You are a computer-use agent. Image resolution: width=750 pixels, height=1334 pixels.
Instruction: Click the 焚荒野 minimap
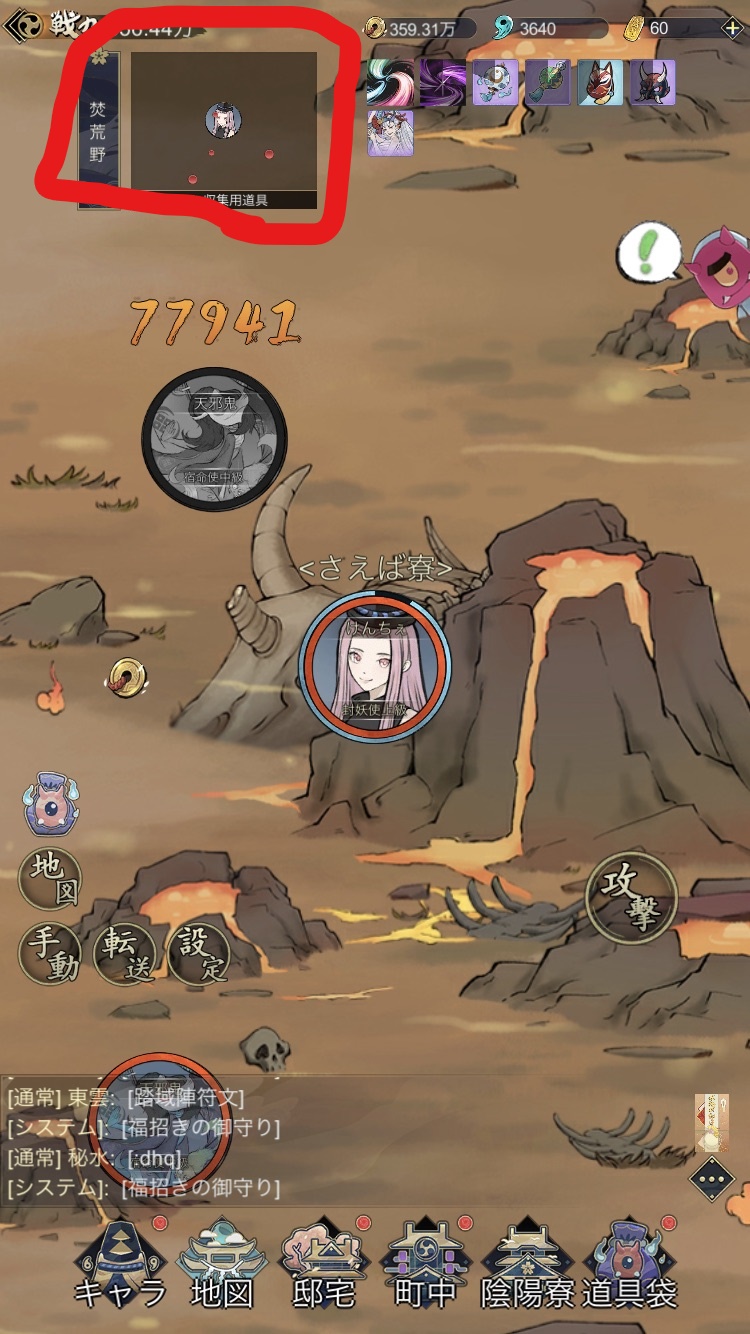(223, 130)
